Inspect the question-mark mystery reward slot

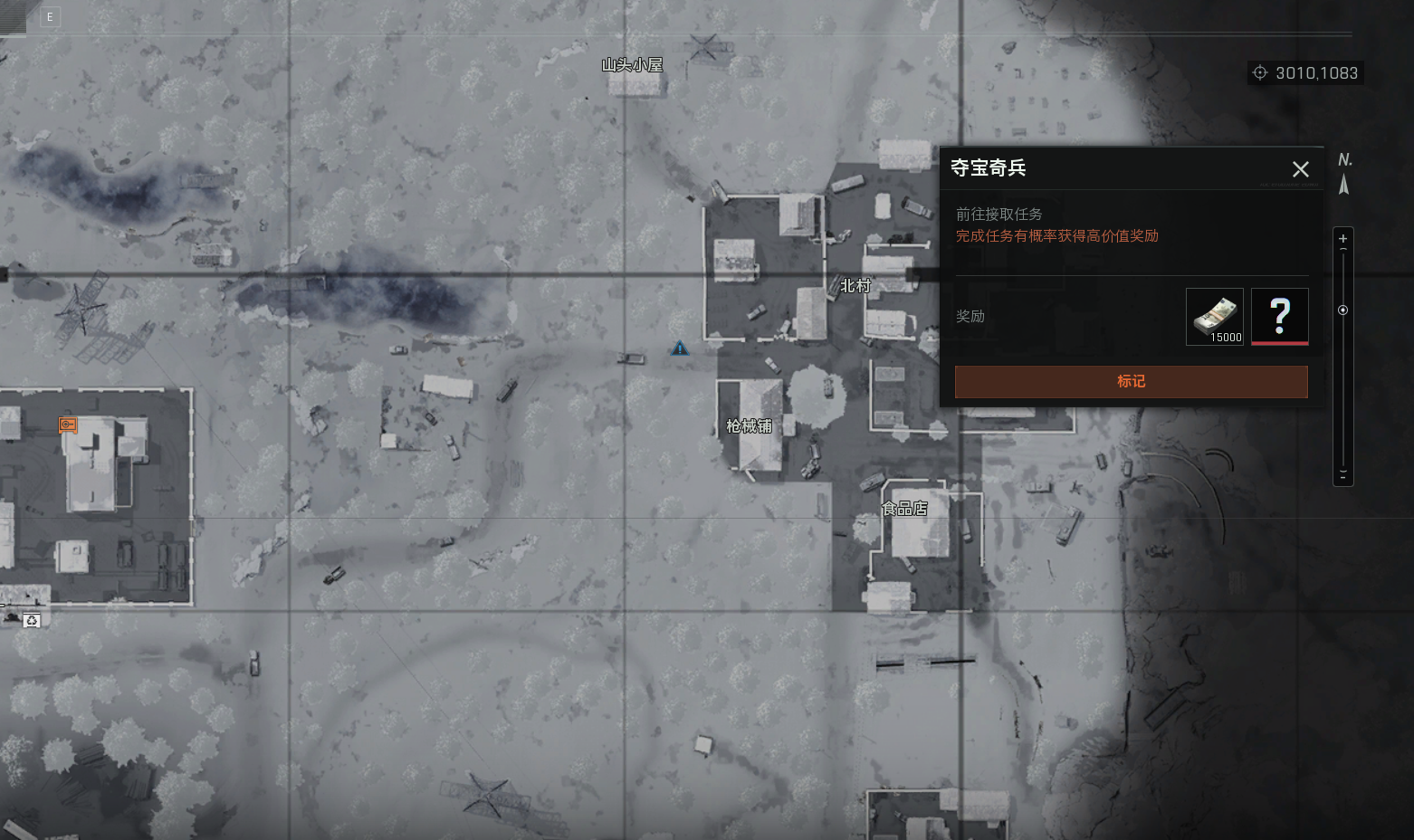click(x=1279, y=317)
